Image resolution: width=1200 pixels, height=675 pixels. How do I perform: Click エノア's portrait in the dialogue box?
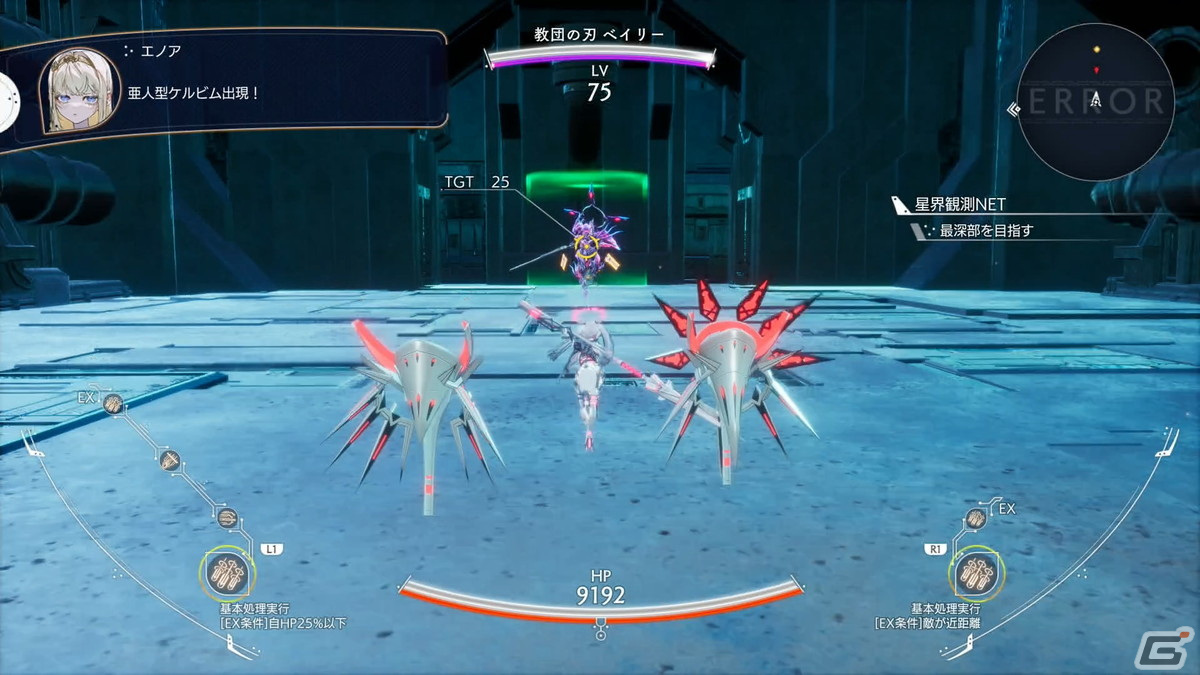coord(79,90)
